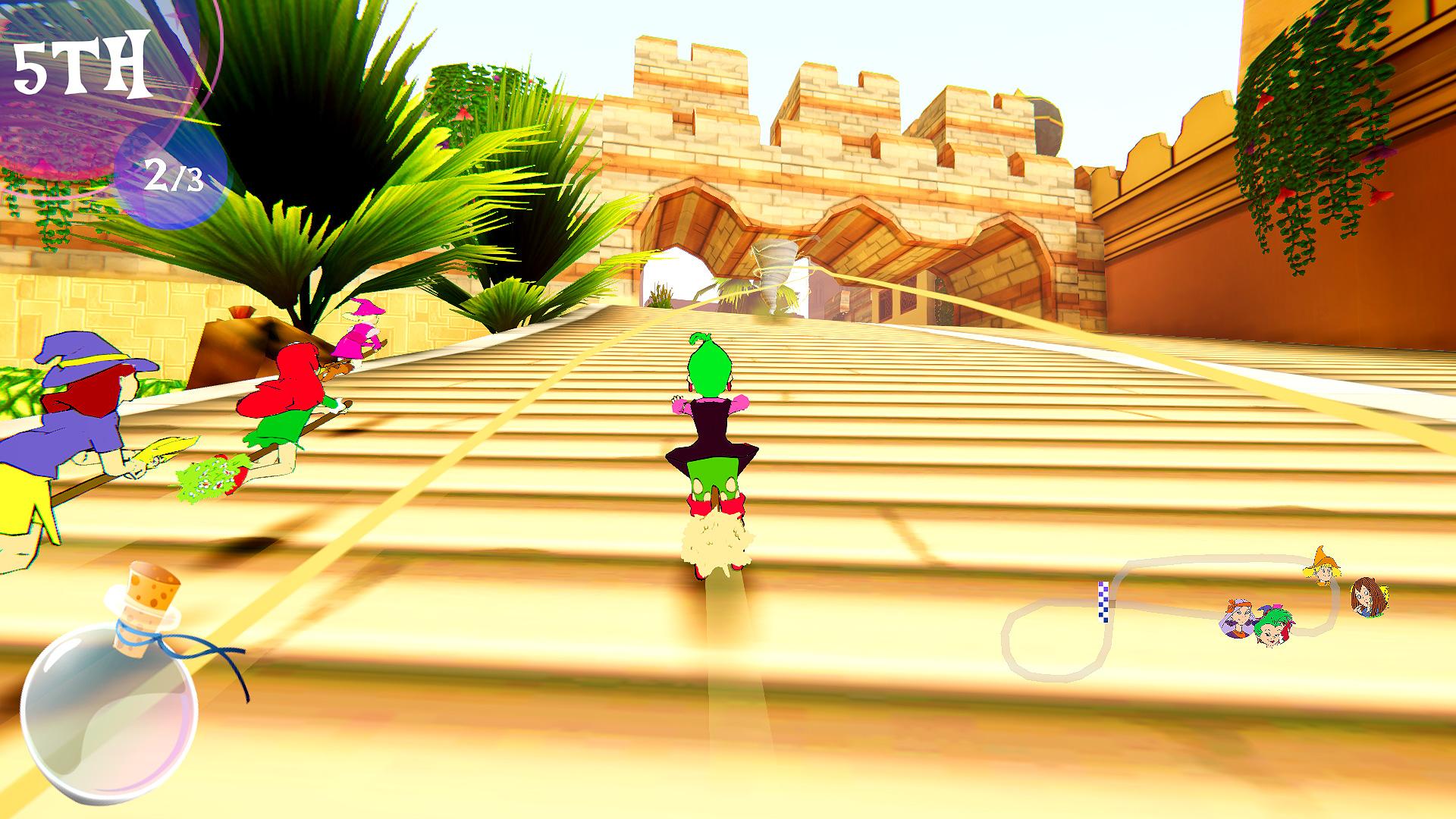Click the purple-headscarf witch icon on minimap
This screenshot has width=1456, height=819.
[x=1239, y=620]
